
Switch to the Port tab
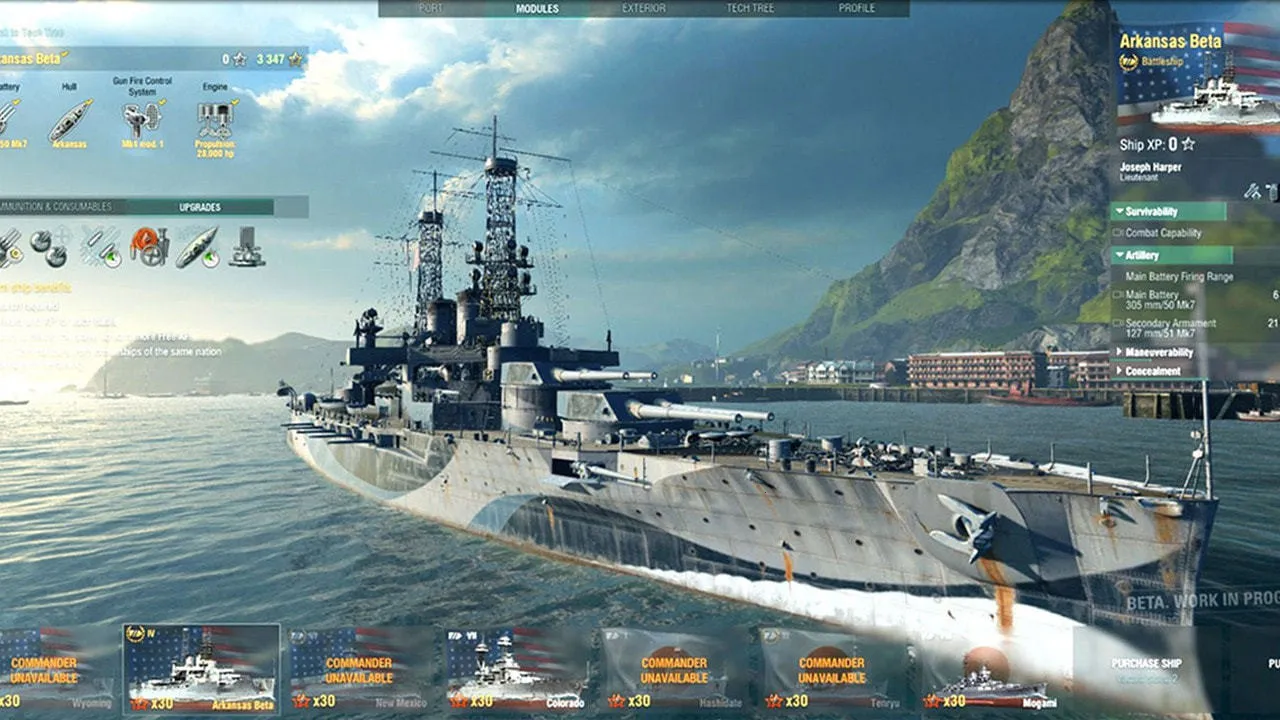(431, 9)
